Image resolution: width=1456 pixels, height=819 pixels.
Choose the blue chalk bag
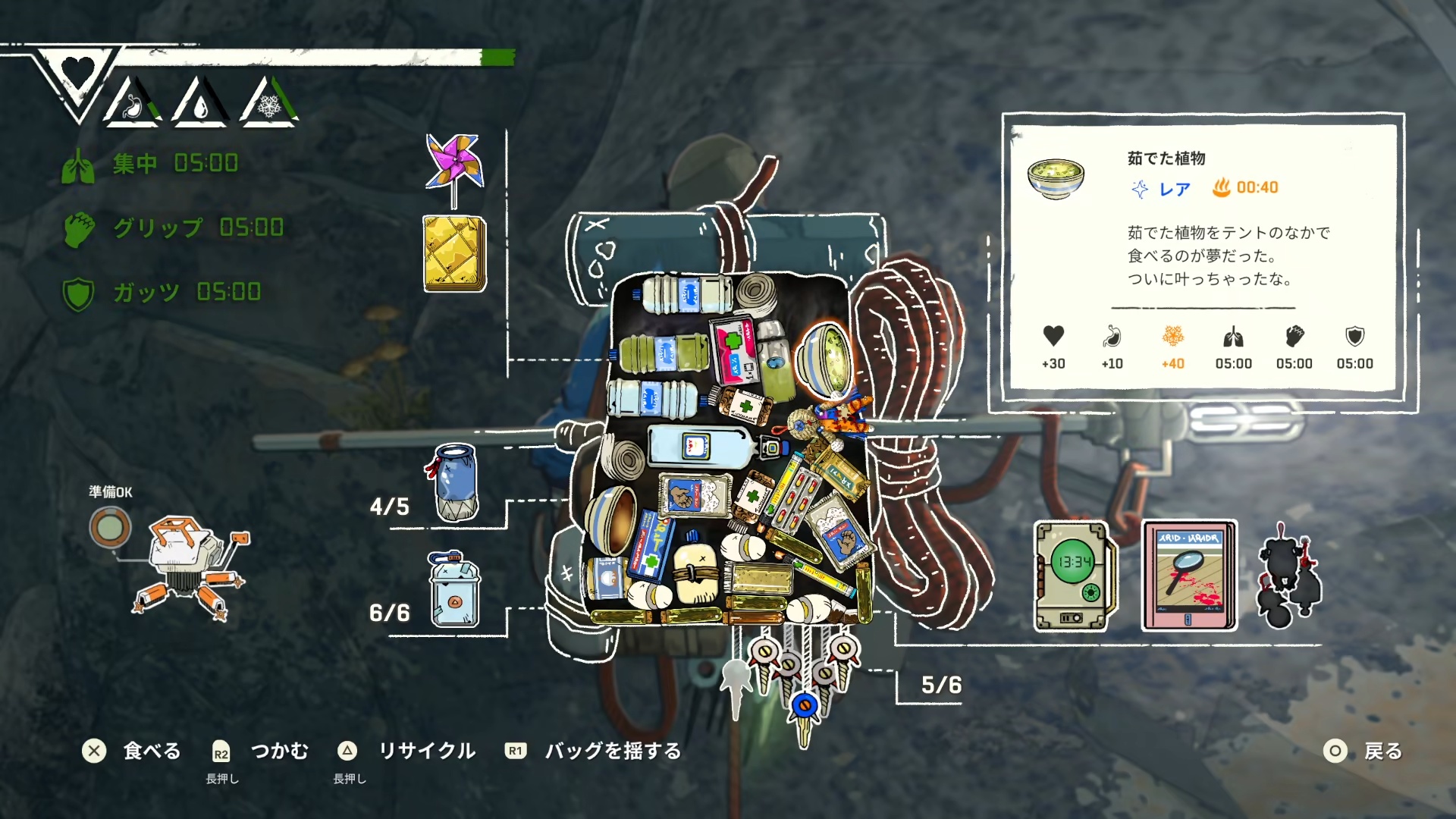click(x=457, y=483)
